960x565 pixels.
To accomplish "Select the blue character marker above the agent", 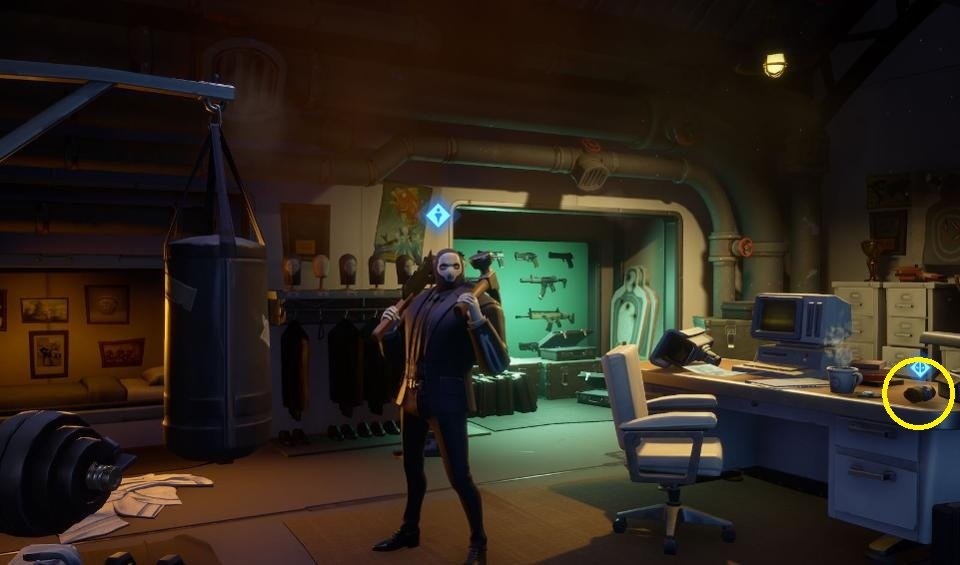I will coord(437,215).
